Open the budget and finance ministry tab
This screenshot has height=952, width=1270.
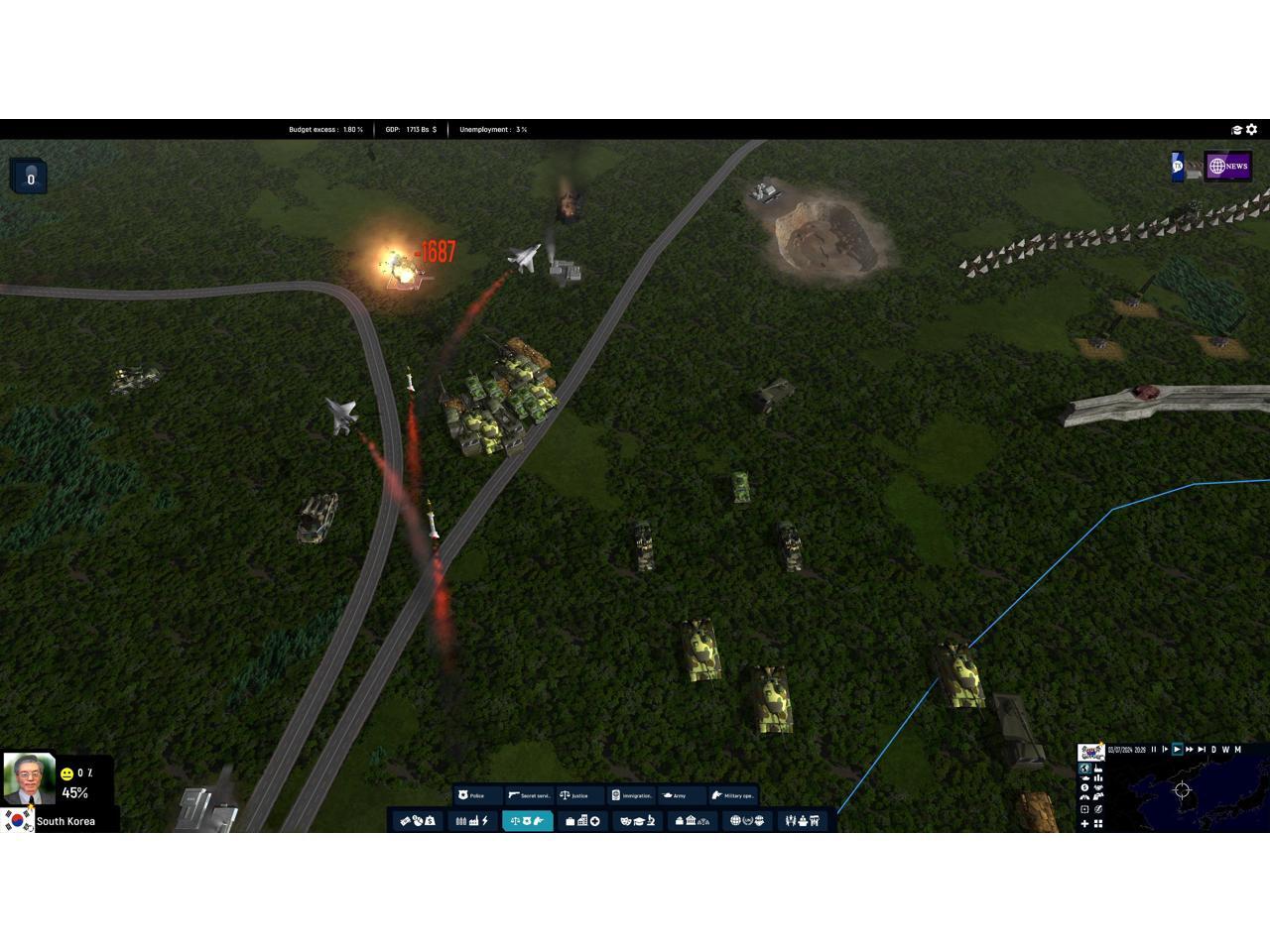tap(418, 821)
